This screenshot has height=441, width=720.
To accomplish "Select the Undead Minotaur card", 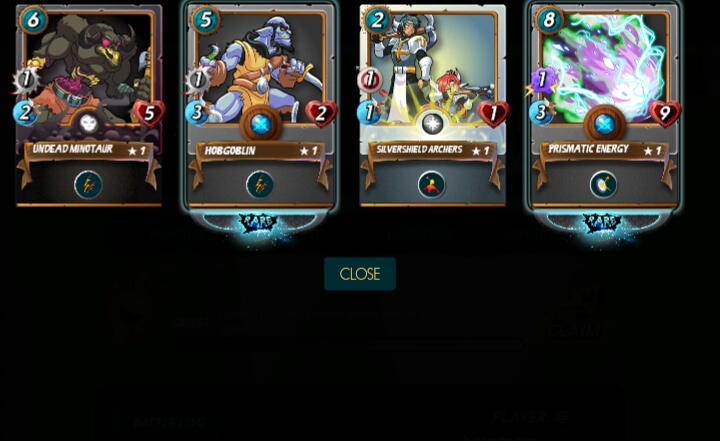I will point(88,90).
